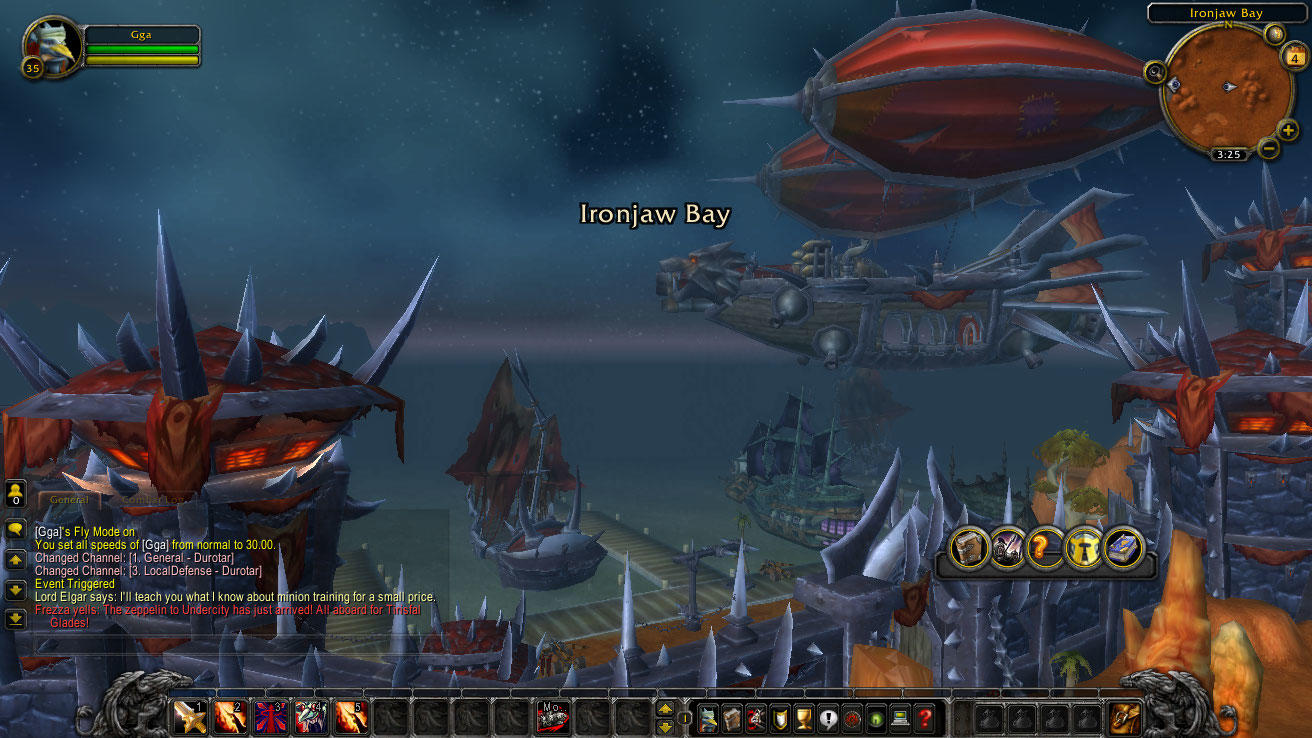The image size is (1312, 738).
Task: Open the game menu computer icon
Action: [x=898, y=717]
